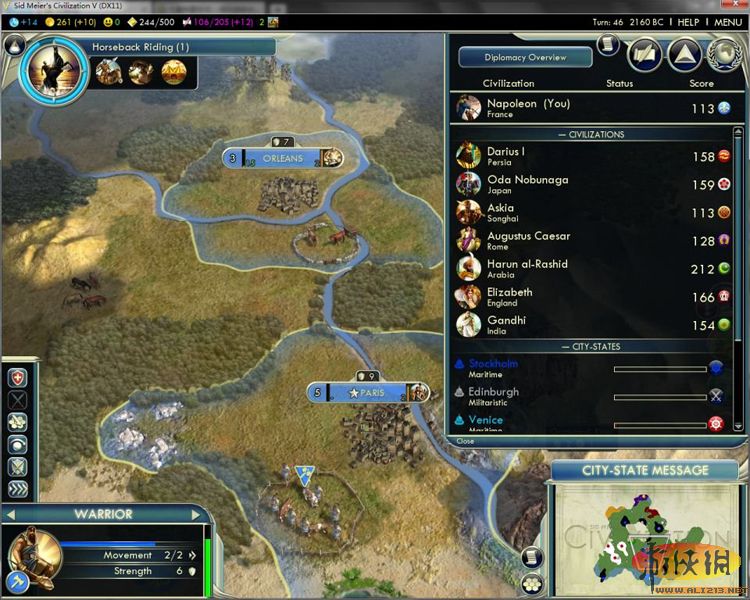Open the Diplomacy Overview
750x600 pixels.
(x=525, y=58)
